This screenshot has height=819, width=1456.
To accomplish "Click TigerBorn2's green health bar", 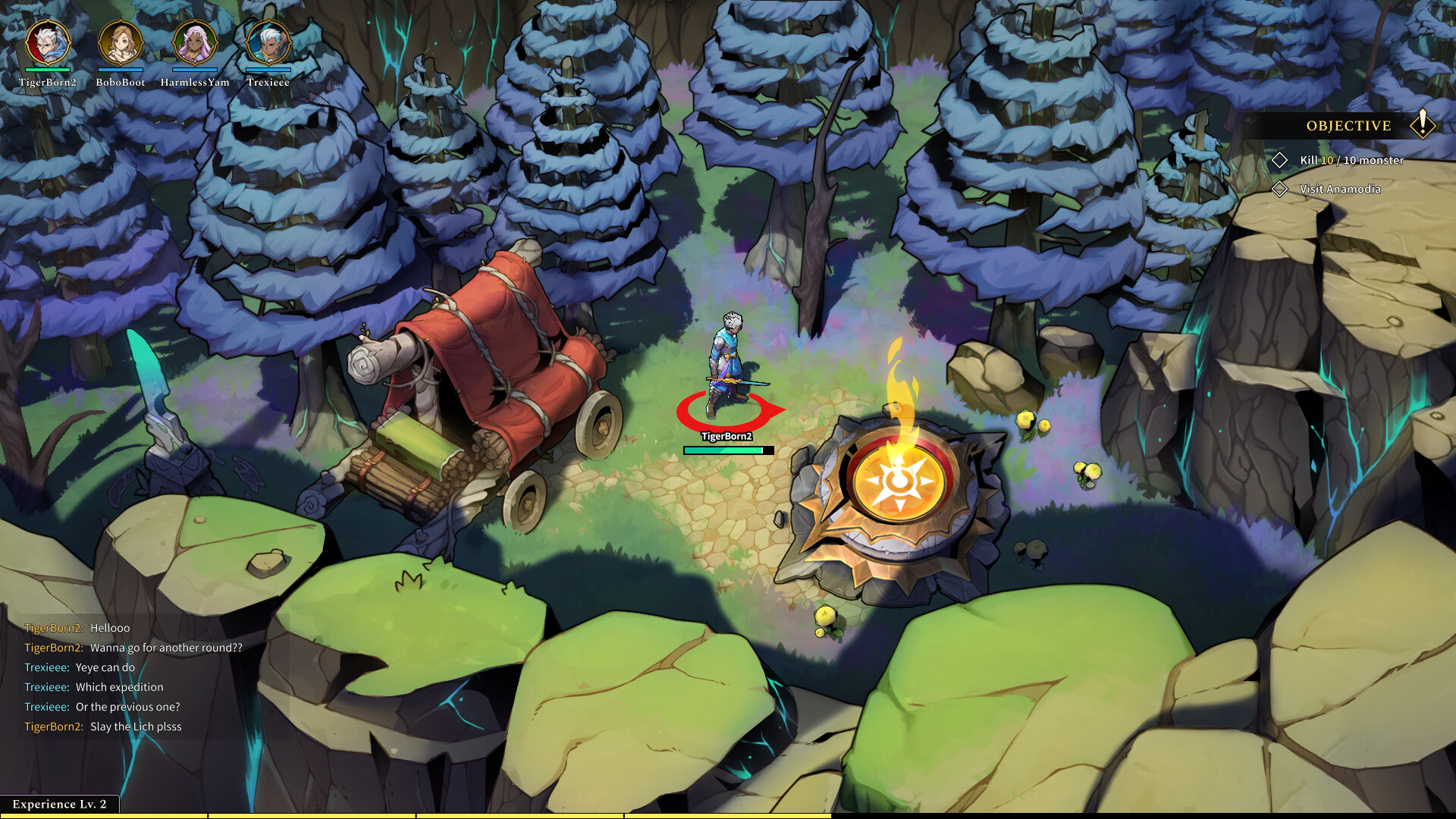I will [728, 449].
